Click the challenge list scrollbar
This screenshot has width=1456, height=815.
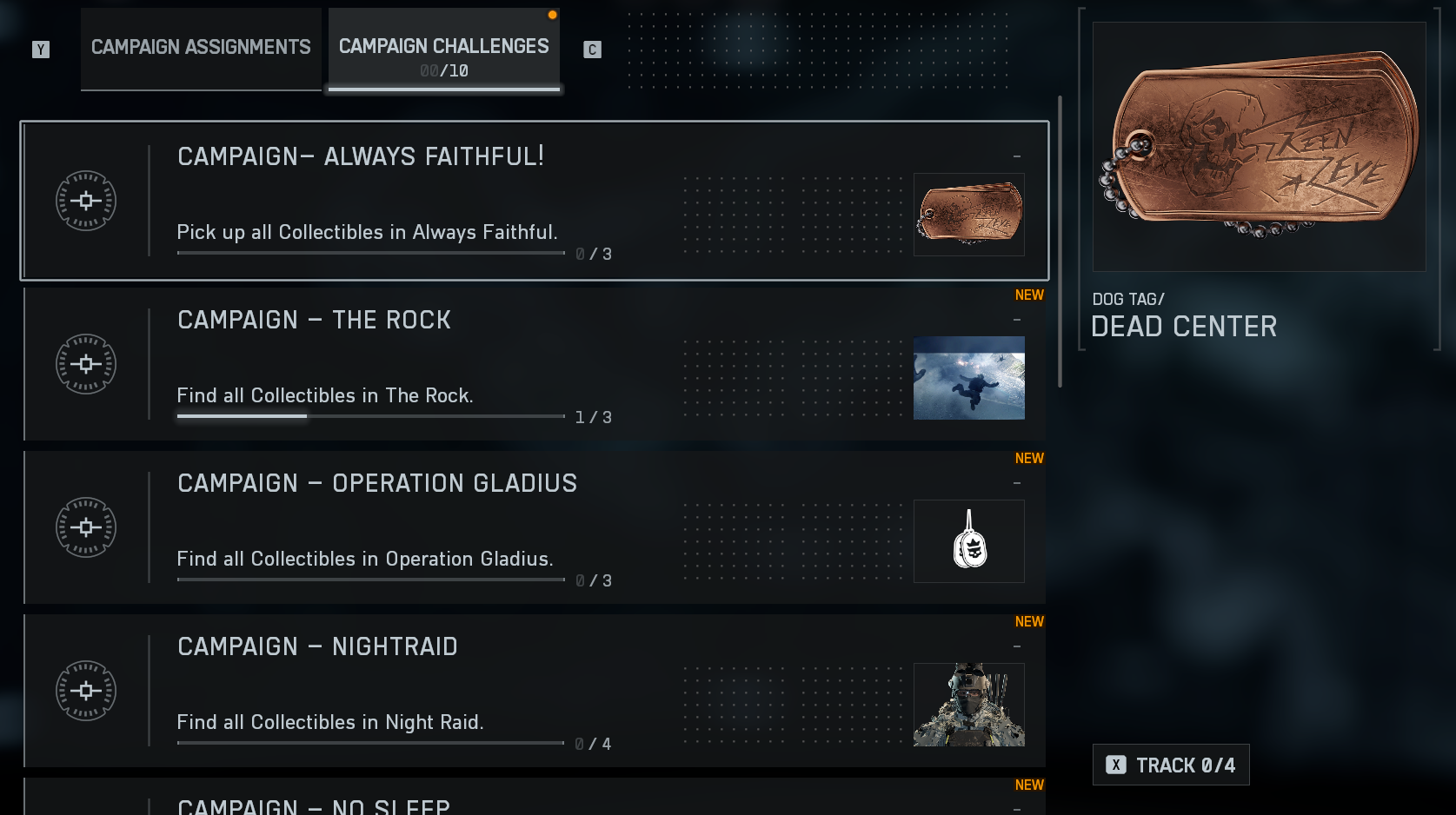pyautogui.click(x=1060, y=242)
